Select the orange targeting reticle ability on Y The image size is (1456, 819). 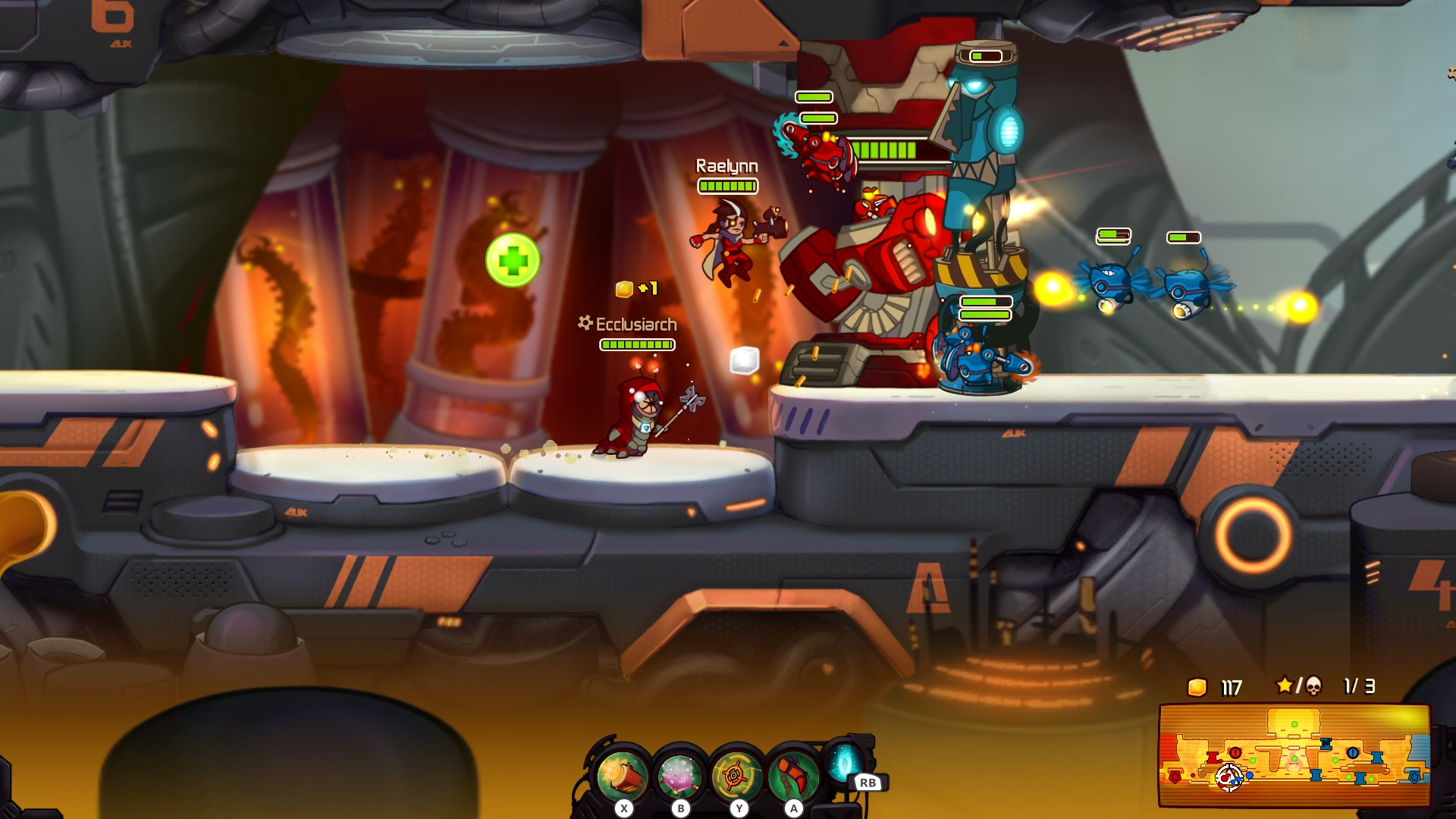point(733,769)
